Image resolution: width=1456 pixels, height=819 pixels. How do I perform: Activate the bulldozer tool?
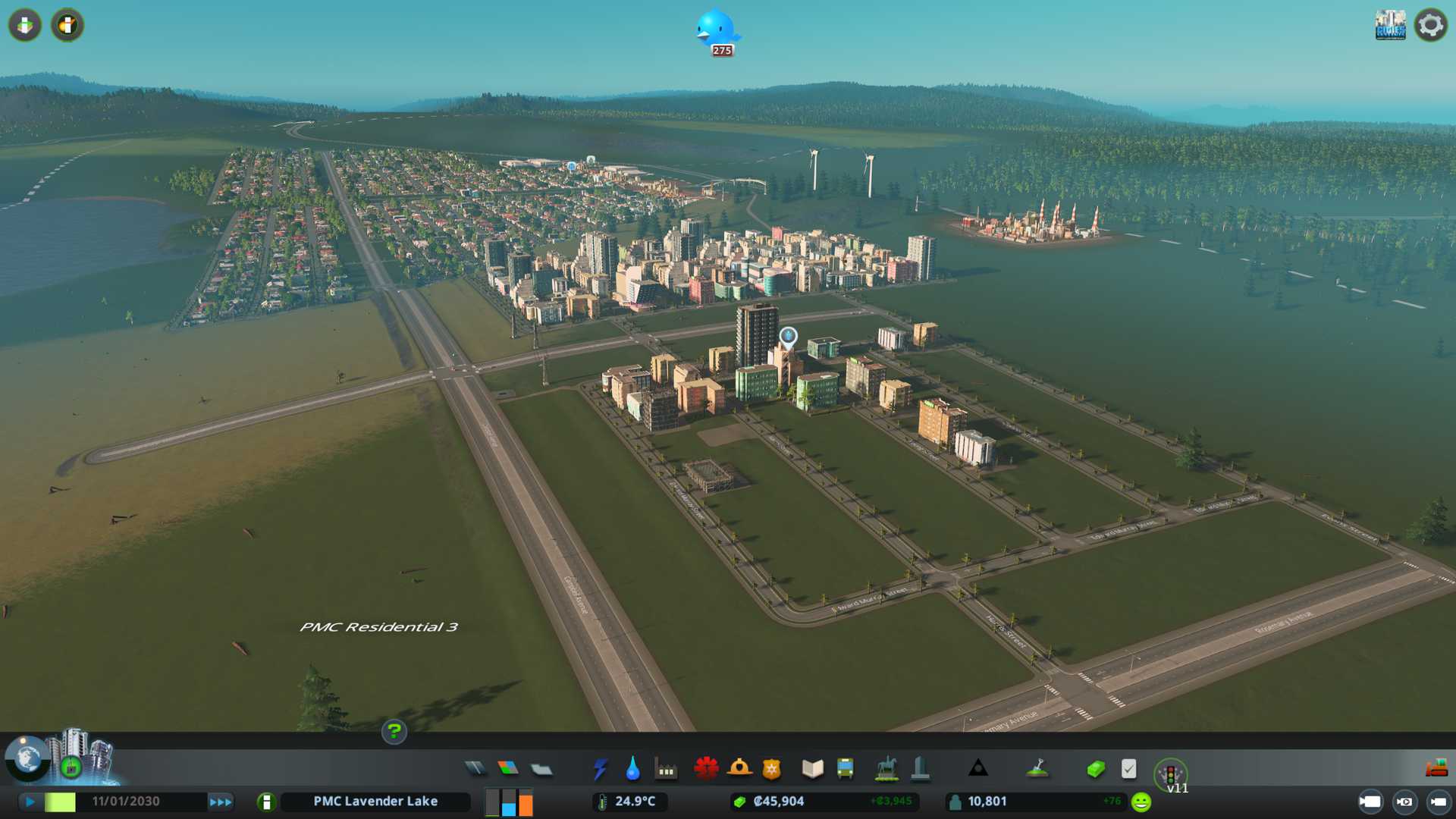point(1436,768)
